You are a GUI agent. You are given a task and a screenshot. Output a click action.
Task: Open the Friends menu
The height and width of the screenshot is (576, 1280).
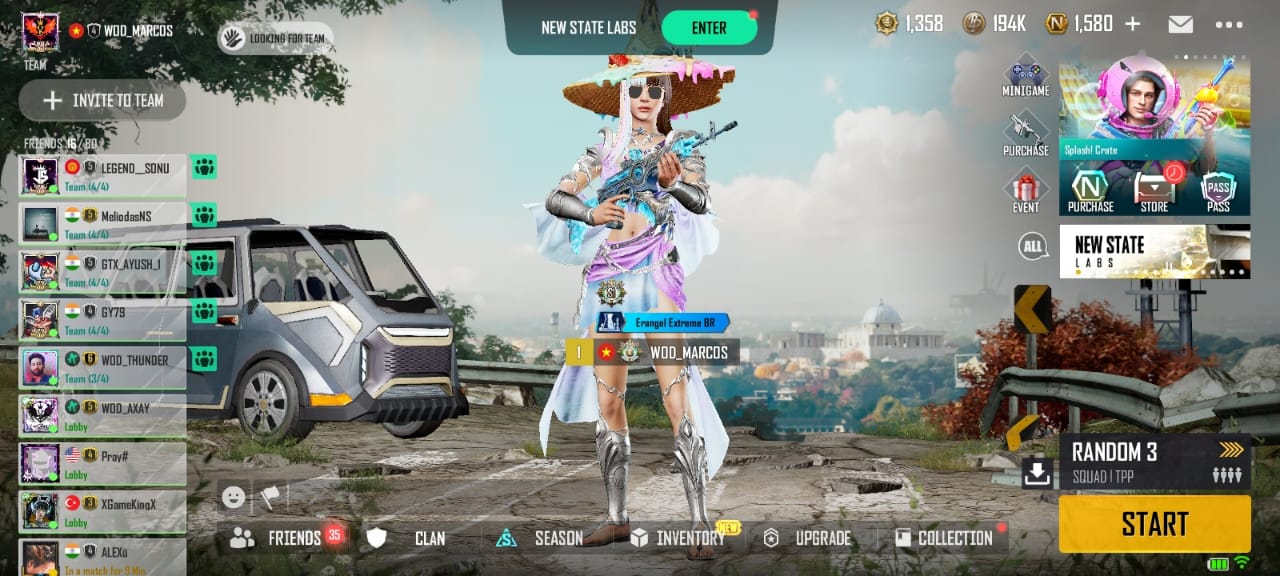(x=283, y=538)
